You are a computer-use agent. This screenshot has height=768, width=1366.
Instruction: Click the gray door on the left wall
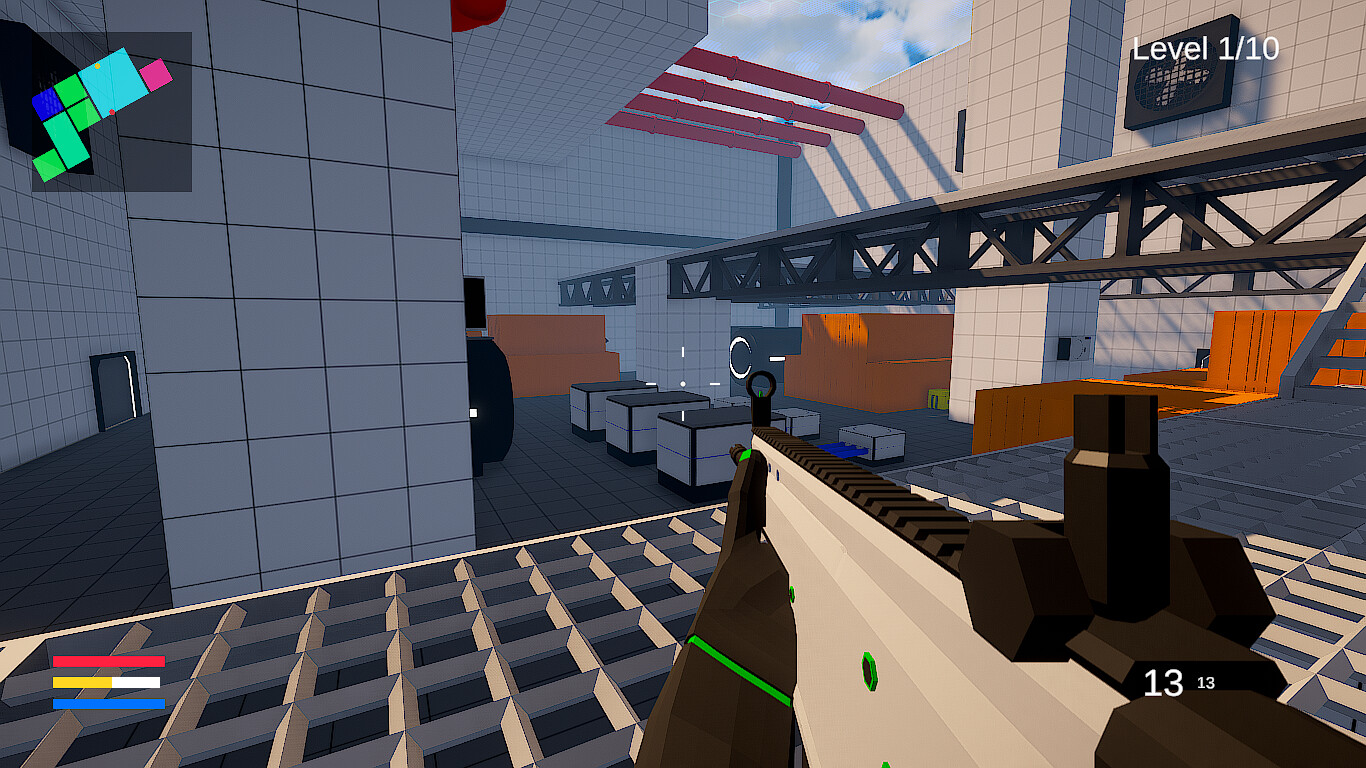[113, 390]
